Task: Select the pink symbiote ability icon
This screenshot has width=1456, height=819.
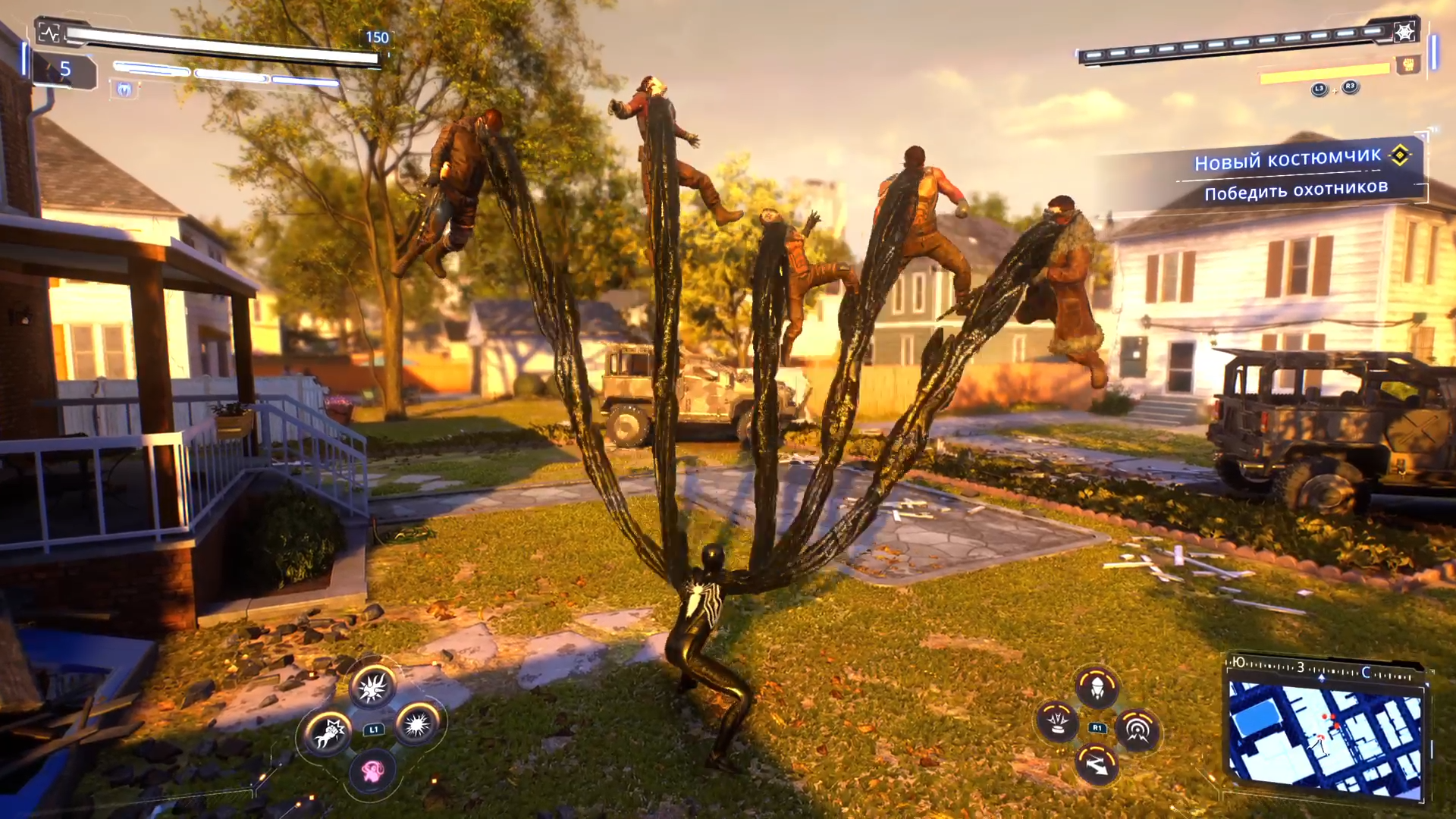Action: tap(372, 771)
